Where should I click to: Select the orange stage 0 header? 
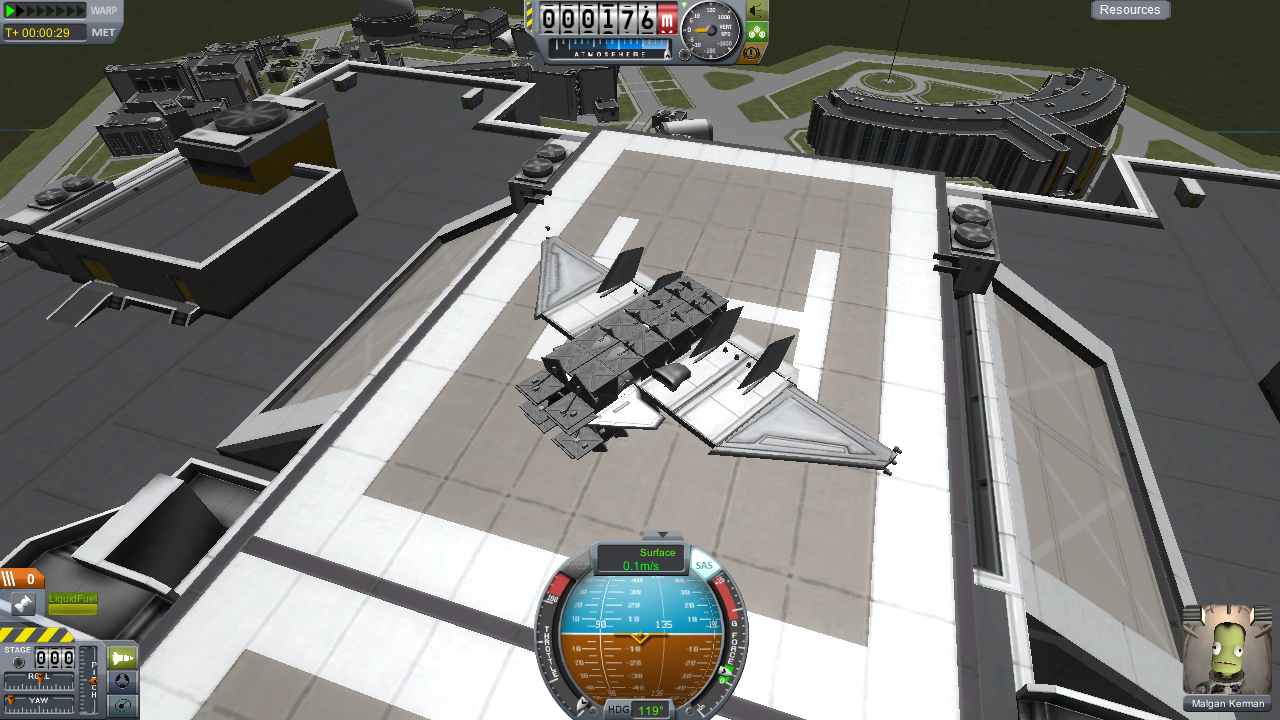pyautogui.click(x=22, y=578)
